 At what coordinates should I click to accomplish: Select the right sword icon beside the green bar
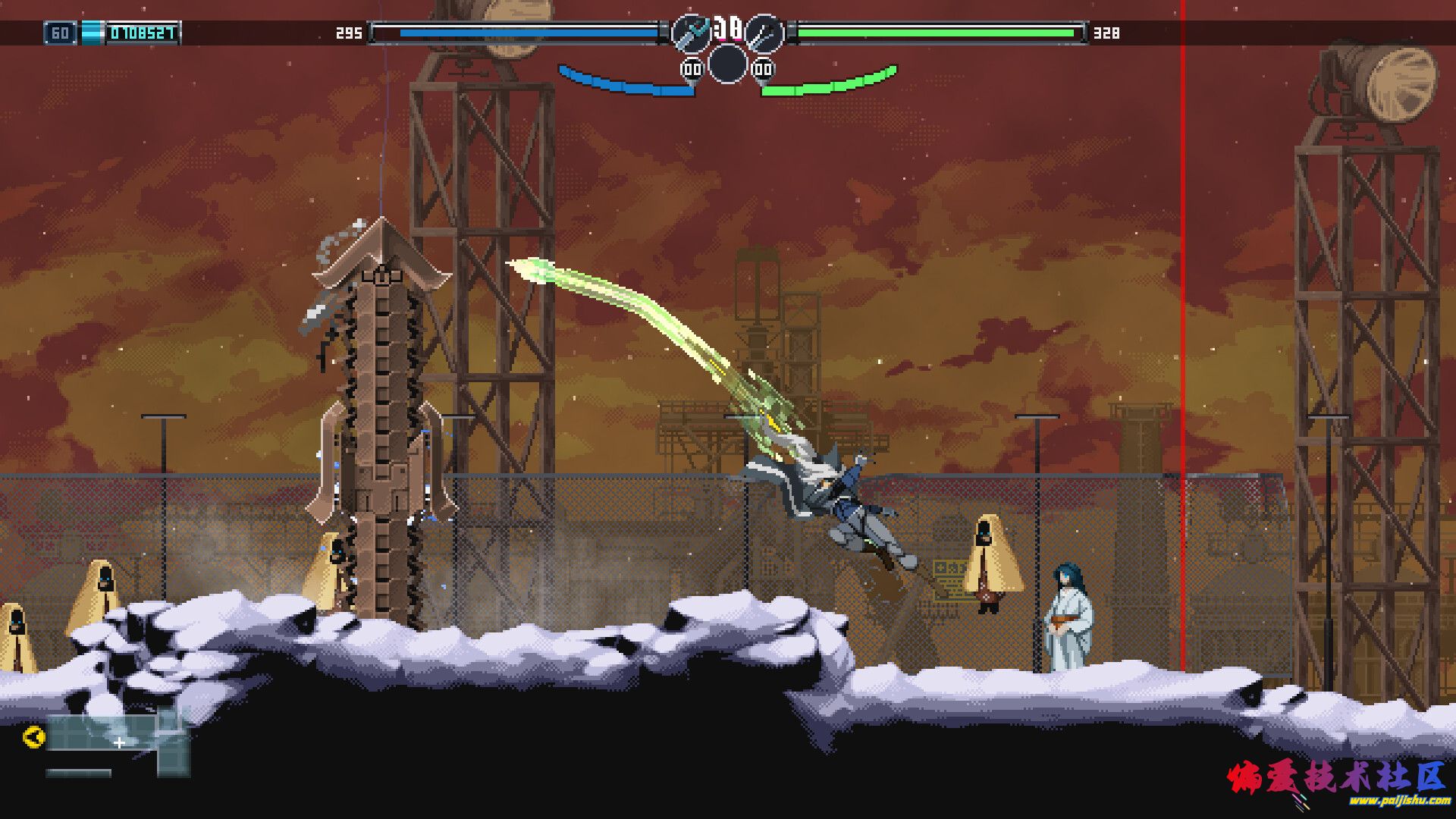pos(764,33)
